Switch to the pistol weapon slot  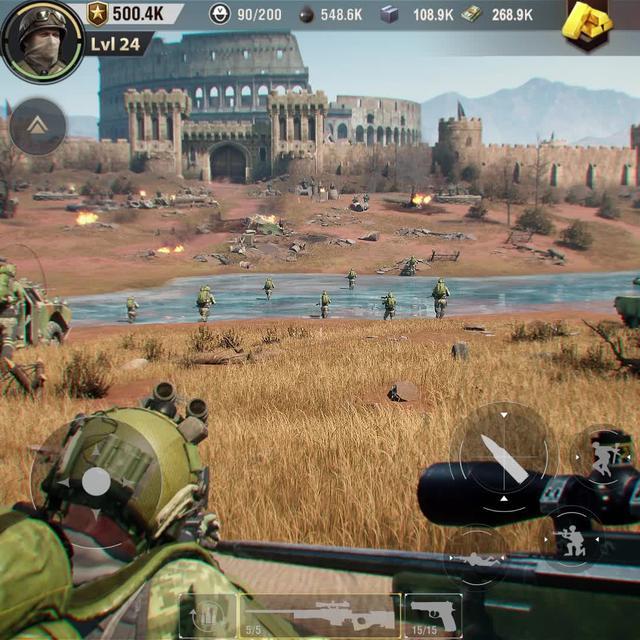coord(434,614)
